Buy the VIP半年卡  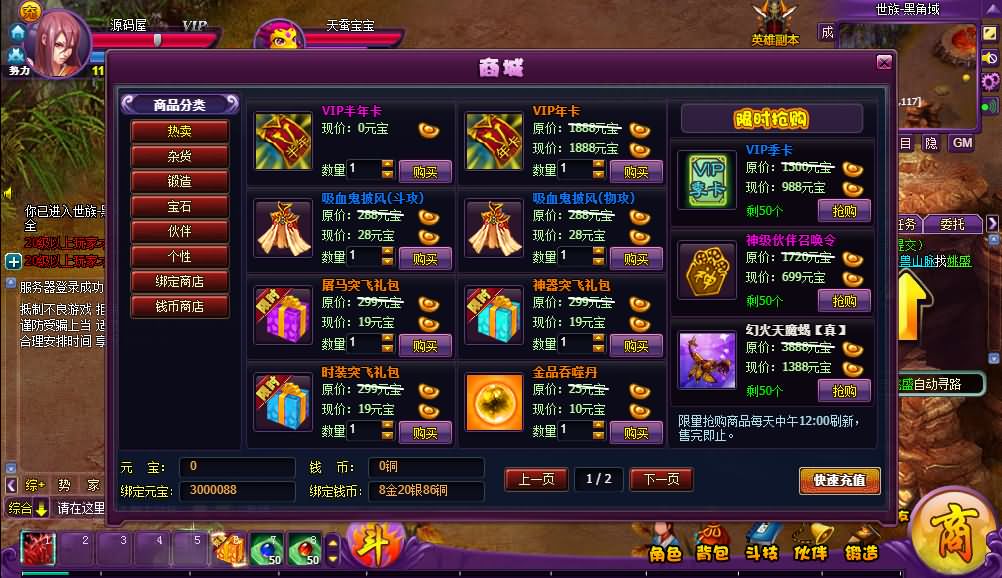click(x=425, y=171)
